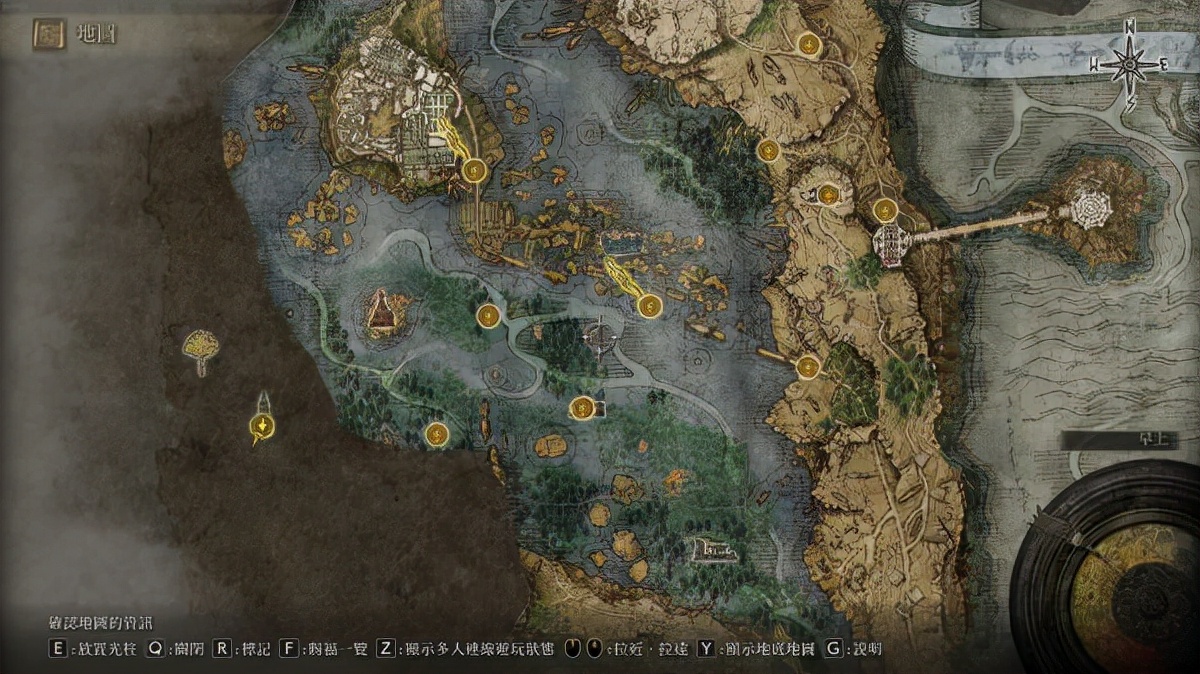Select the tree-shaped landmark icon in the fog
Screen dimensions: 1200x674
(x=202, y=347)
